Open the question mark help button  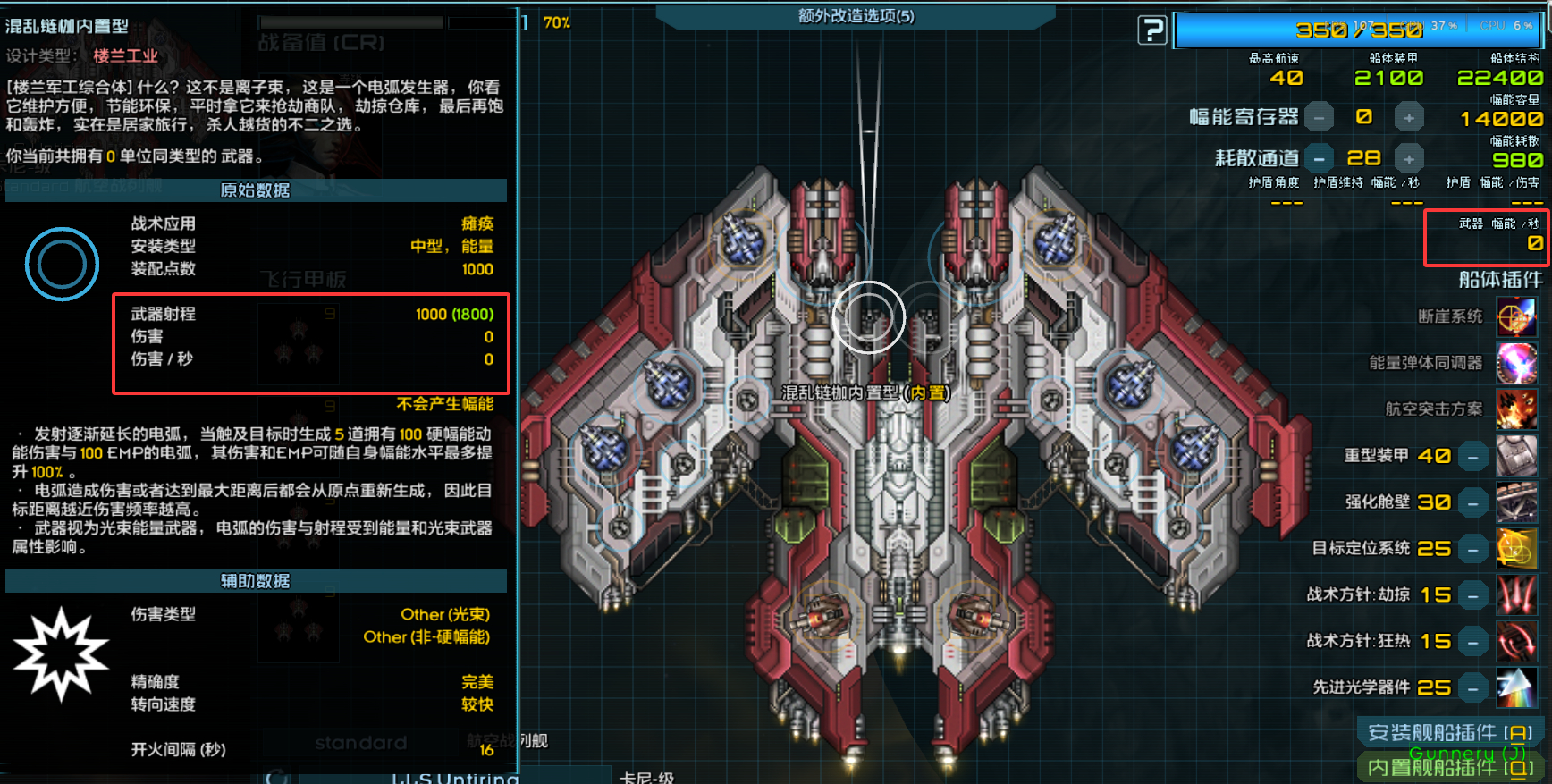[x=1152, y=30]
